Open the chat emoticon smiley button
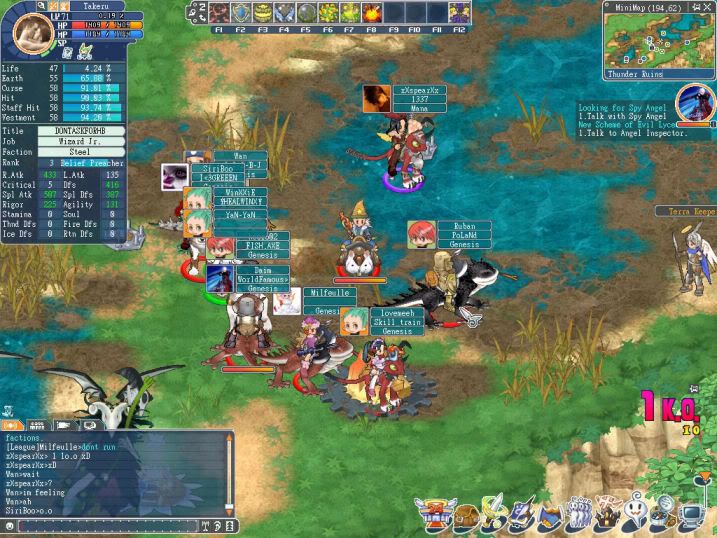This screenshot has width=717, height=538. tap(8, 526)
